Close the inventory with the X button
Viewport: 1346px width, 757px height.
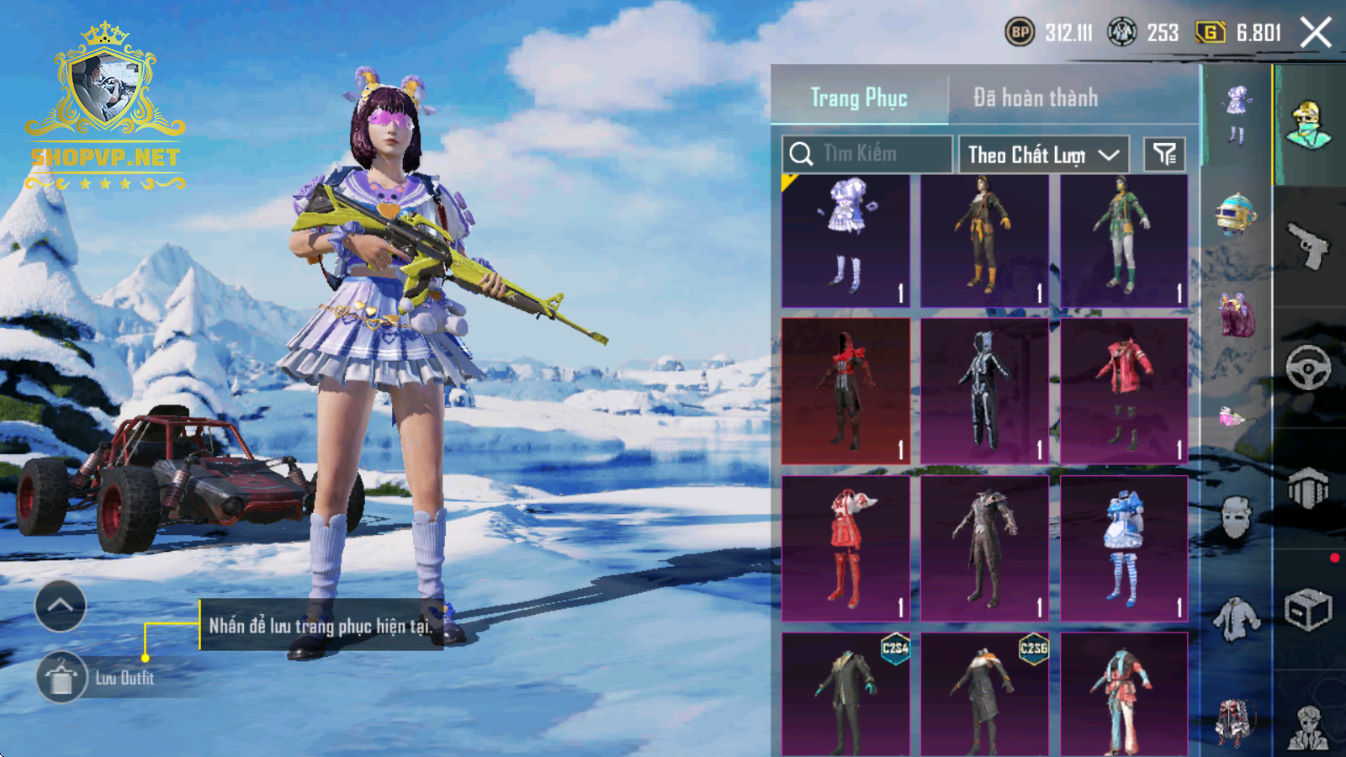[x=1315, y=33]
